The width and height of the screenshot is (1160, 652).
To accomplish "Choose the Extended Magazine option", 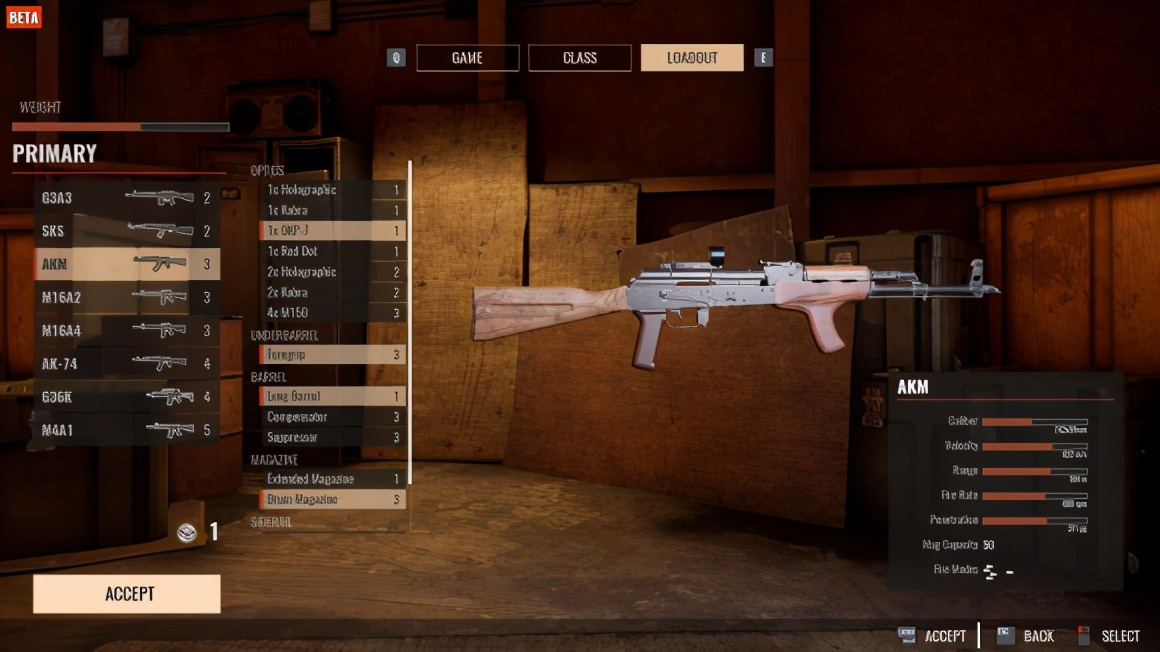I will 332,479.
